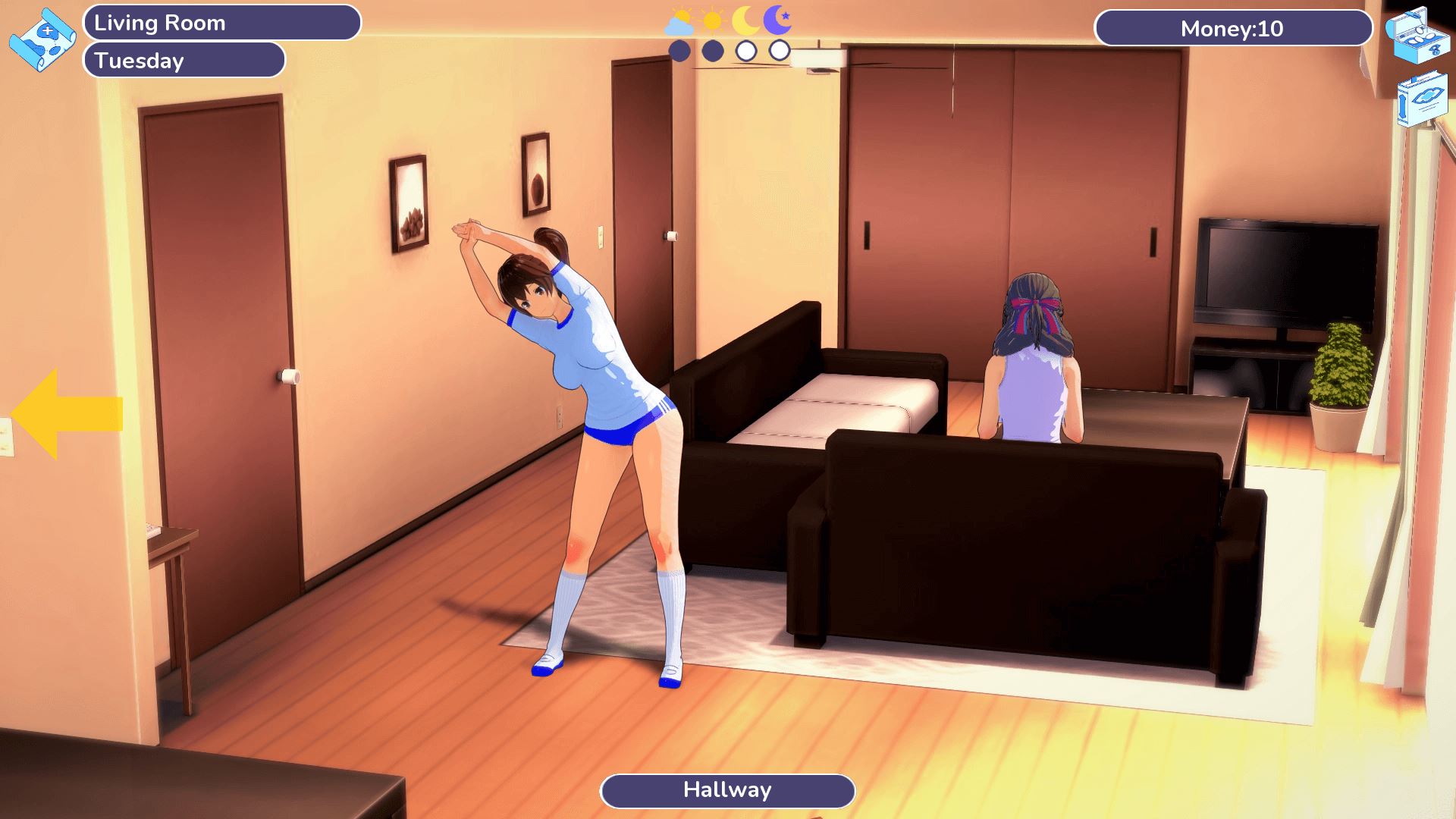The height and width of the screenshot is (819, 1456).
Task: Open the treasure chest inventory icon
Action: (1417, 35)
